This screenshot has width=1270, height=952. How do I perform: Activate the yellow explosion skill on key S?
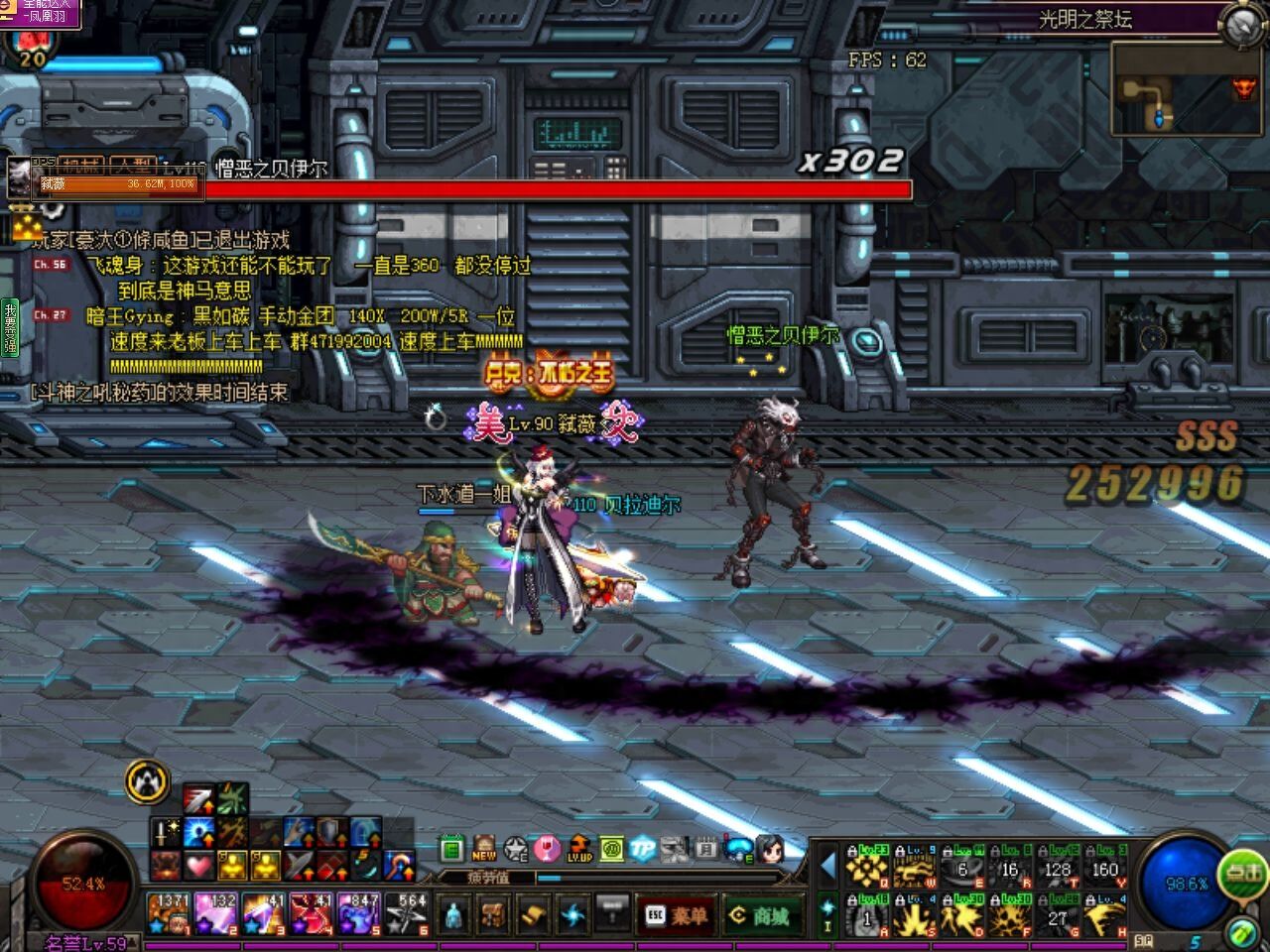tap(914, 915)
